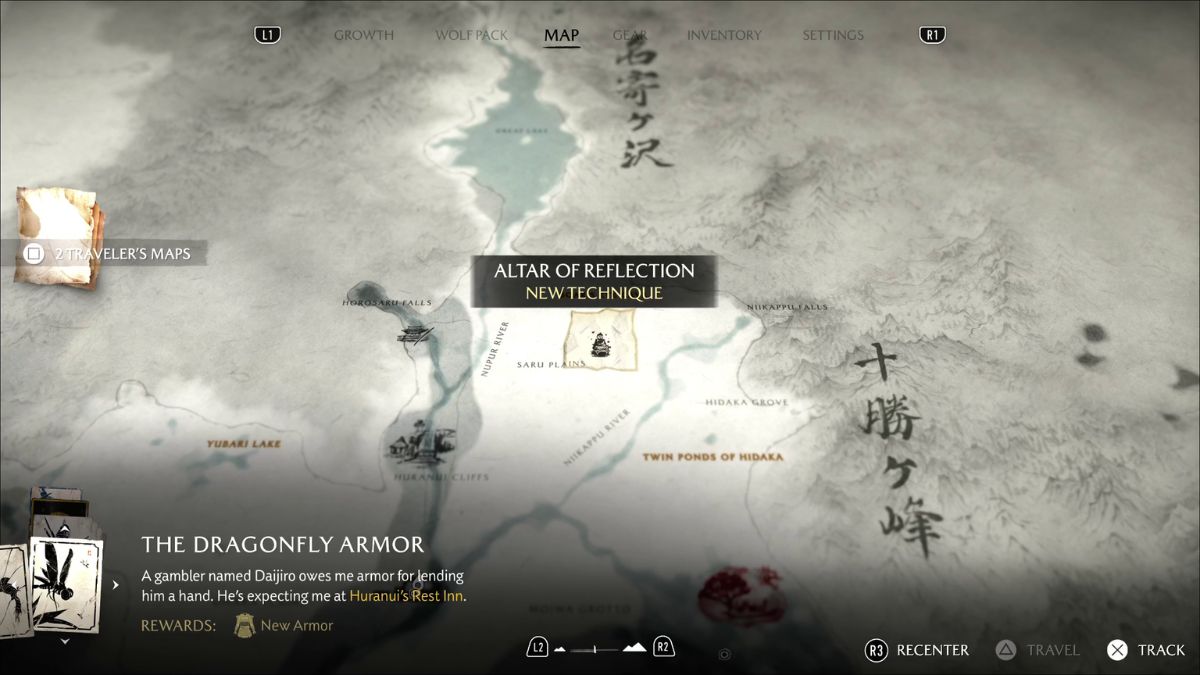Open the Traveler's Maps panel
Image resolution: width=1200 pixels, height=675 pixels.
110,253
